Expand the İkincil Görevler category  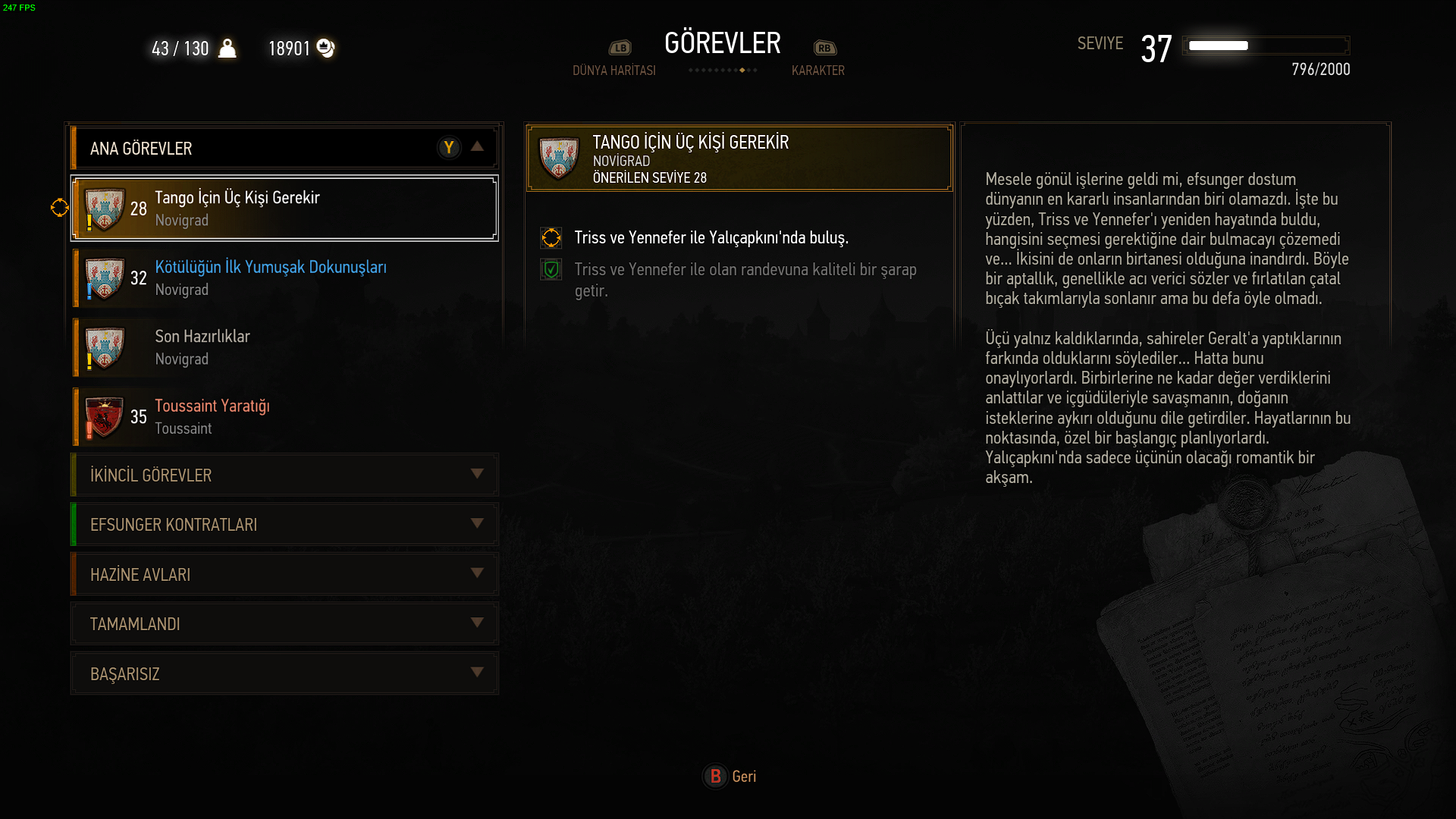(284, 475)
